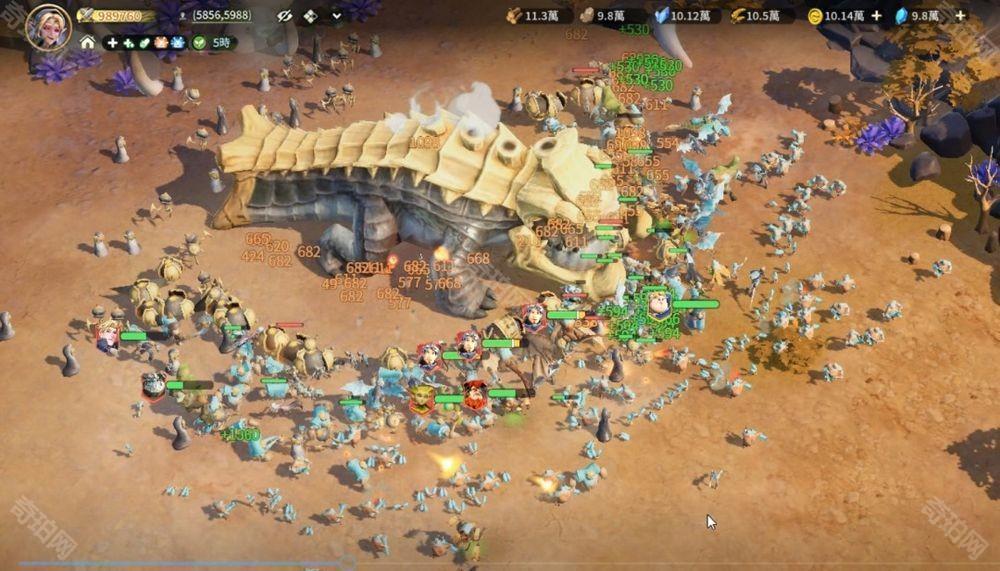Expand the top bar dropdown arrow

click(336, 16)
